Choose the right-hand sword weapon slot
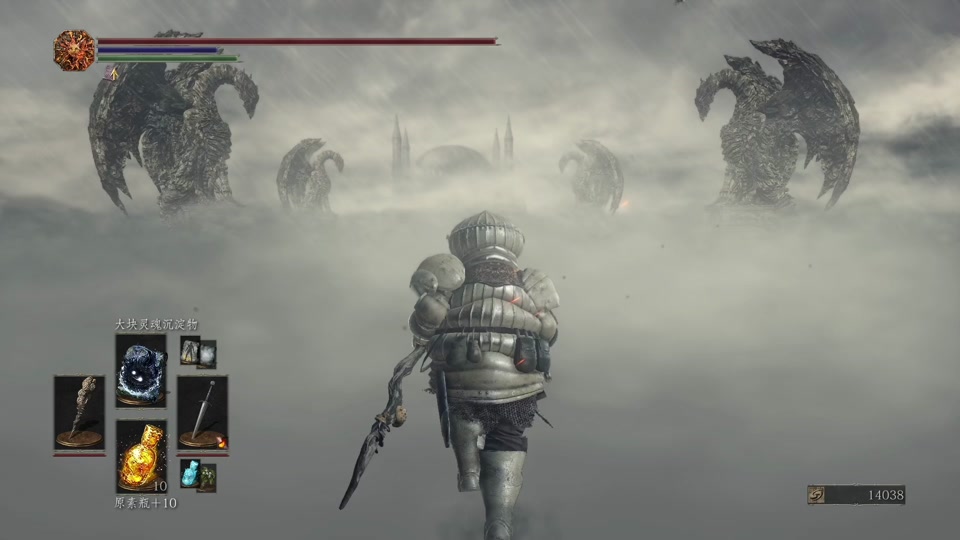 pos(202,412)
